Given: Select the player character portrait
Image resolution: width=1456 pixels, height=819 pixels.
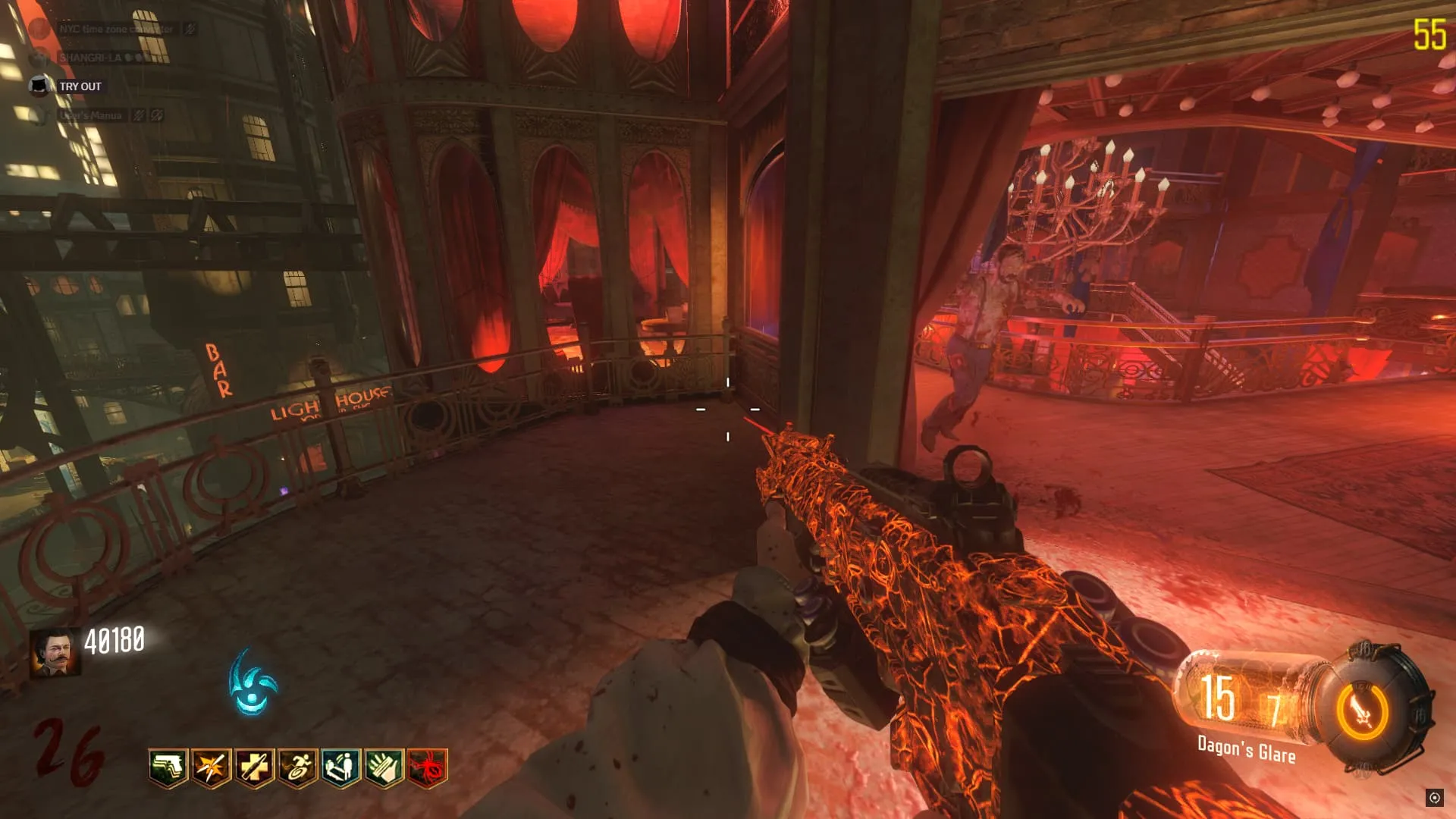Looking at the screenshot, I should pos(55,652).
